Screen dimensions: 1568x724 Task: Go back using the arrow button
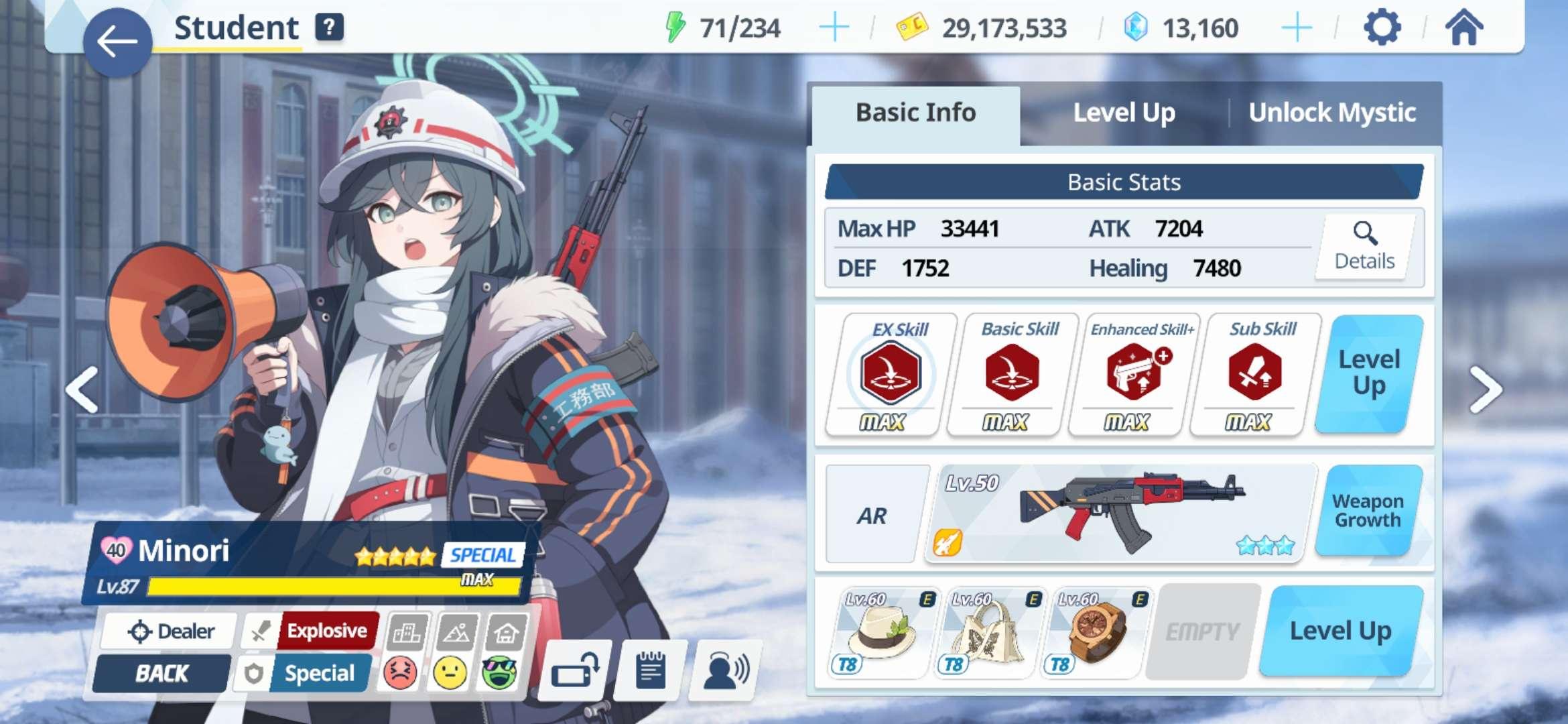[117, 42]
